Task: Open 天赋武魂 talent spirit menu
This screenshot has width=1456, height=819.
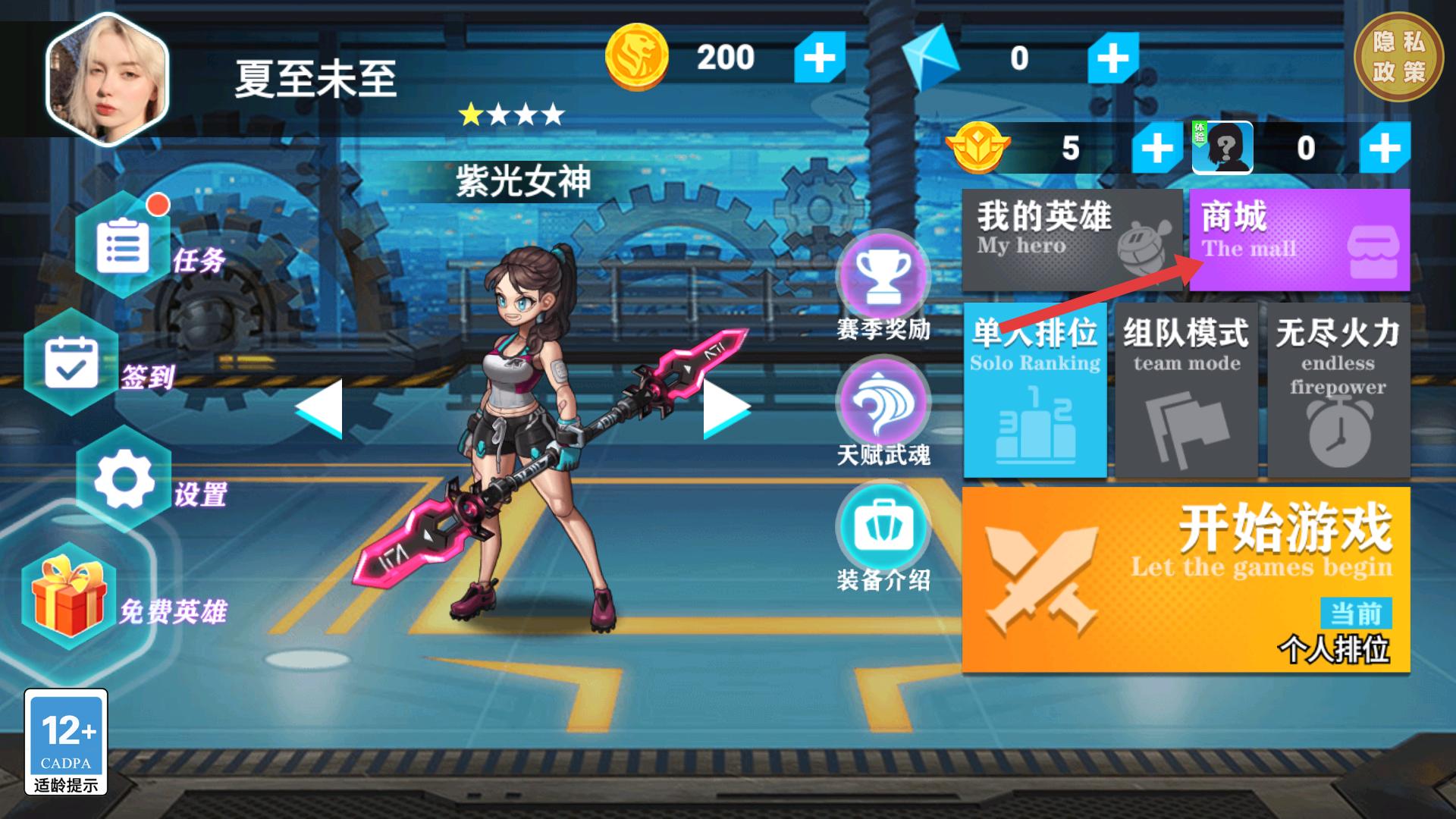Action: (x=883, y=403)
